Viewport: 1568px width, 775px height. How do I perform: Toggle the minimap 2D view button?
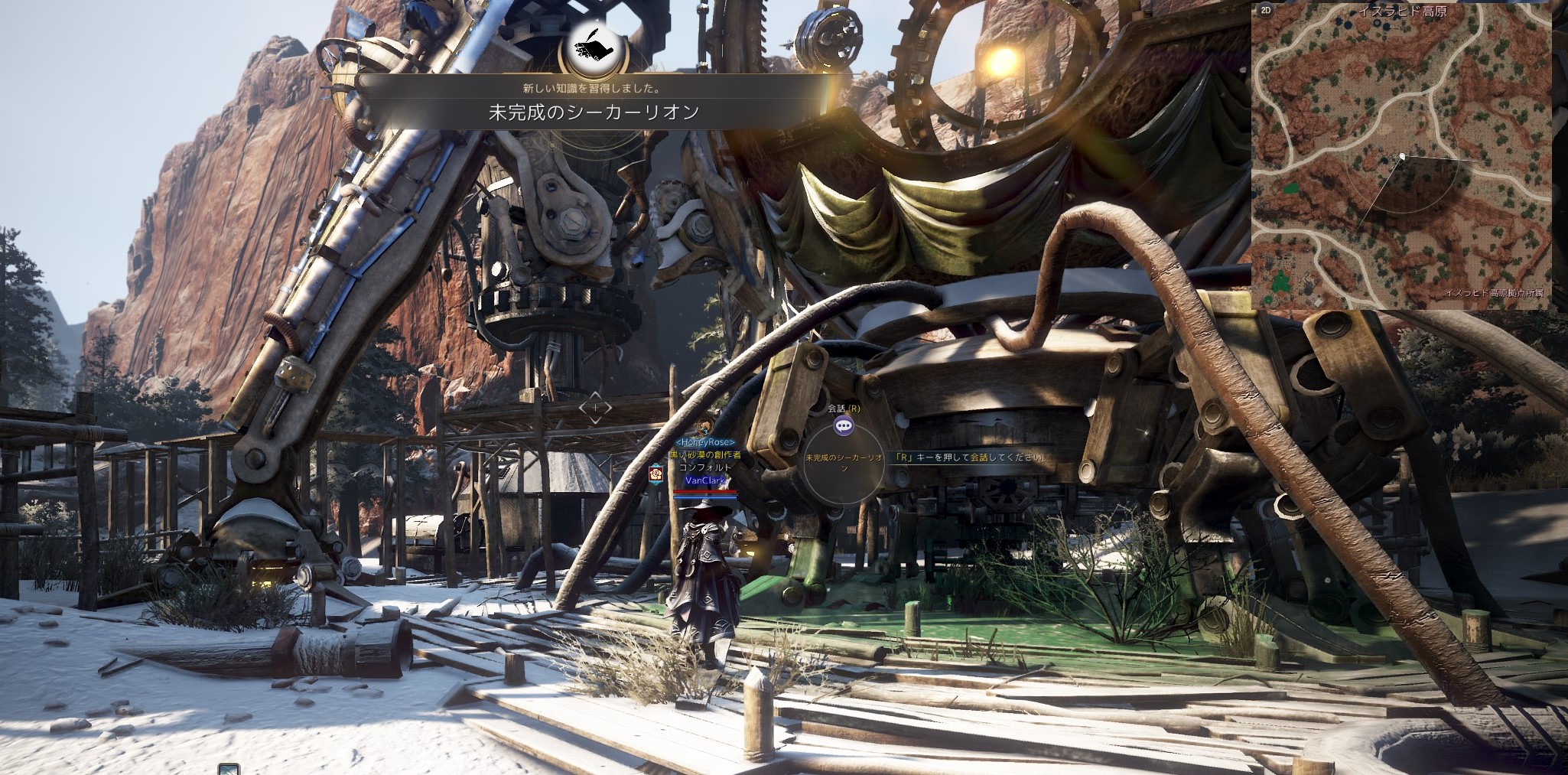click(x=1266, y=10)
